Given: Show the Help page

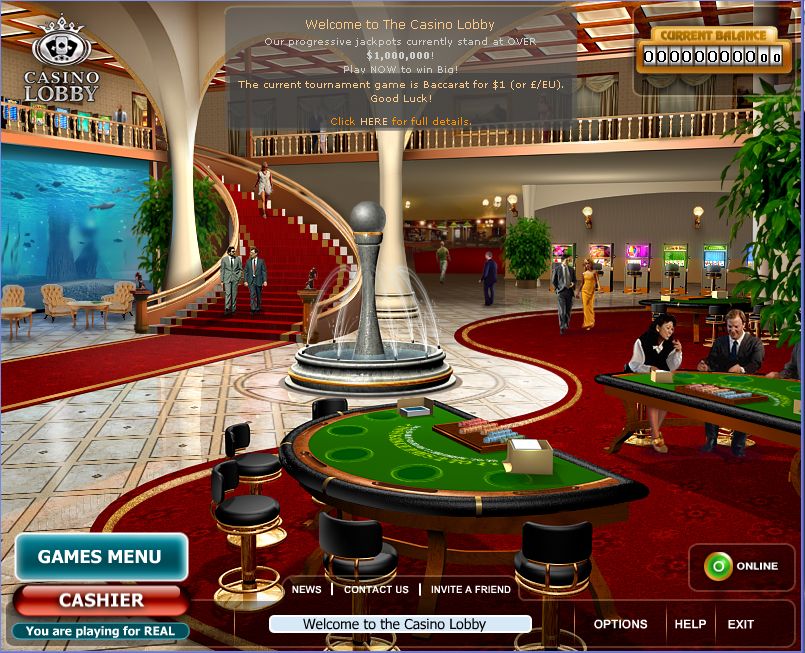Looking at the screenshot, I should pos(690,624).
